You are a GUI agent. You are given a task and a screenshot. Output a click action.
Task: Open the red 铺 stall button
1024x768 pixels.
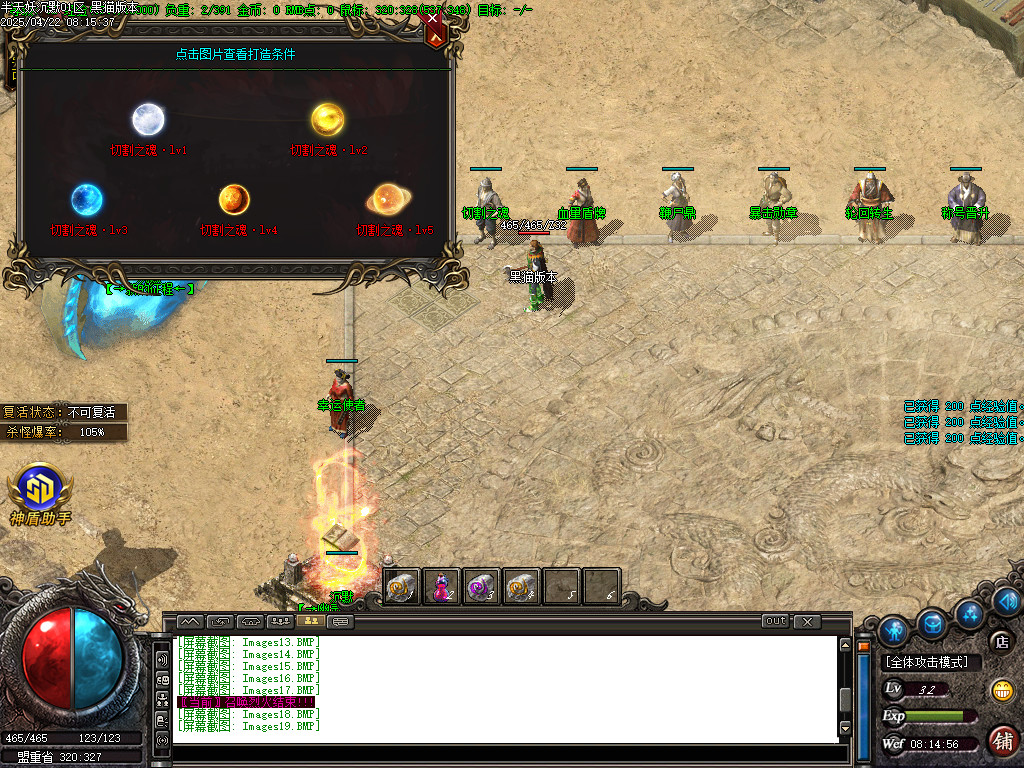(x=1002, y=740)
